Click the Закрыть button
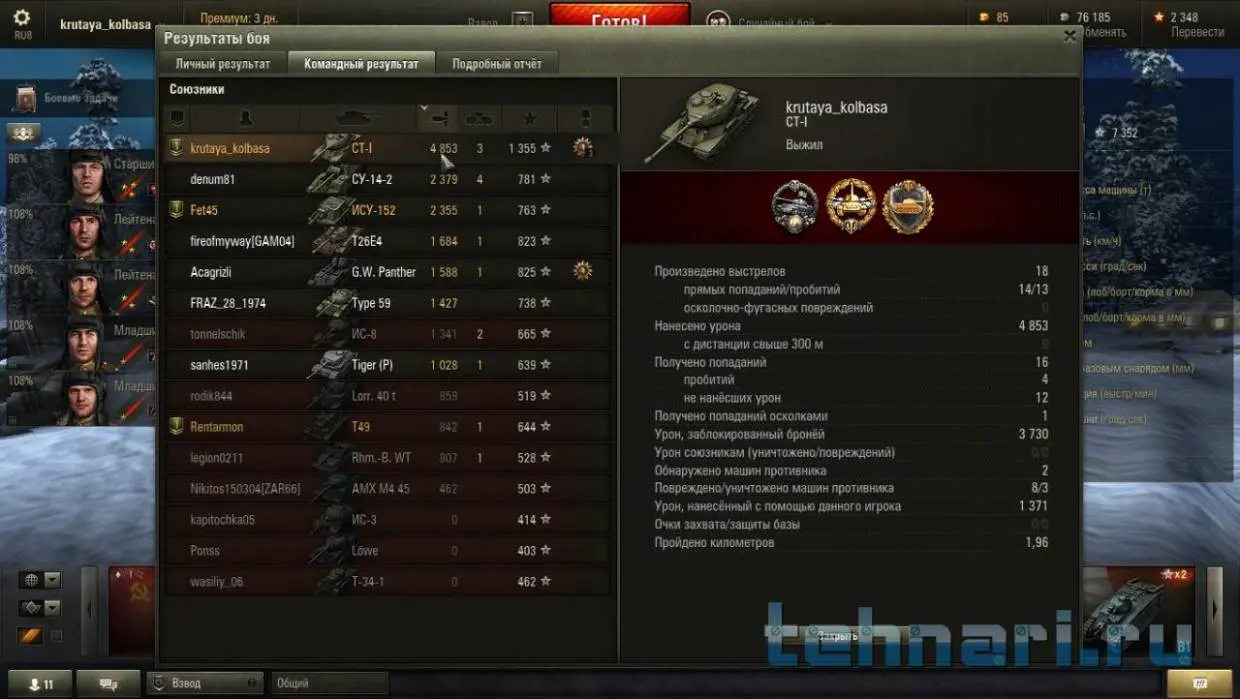The height and width of the screenshot is (699, 1240). pos(837,636)
